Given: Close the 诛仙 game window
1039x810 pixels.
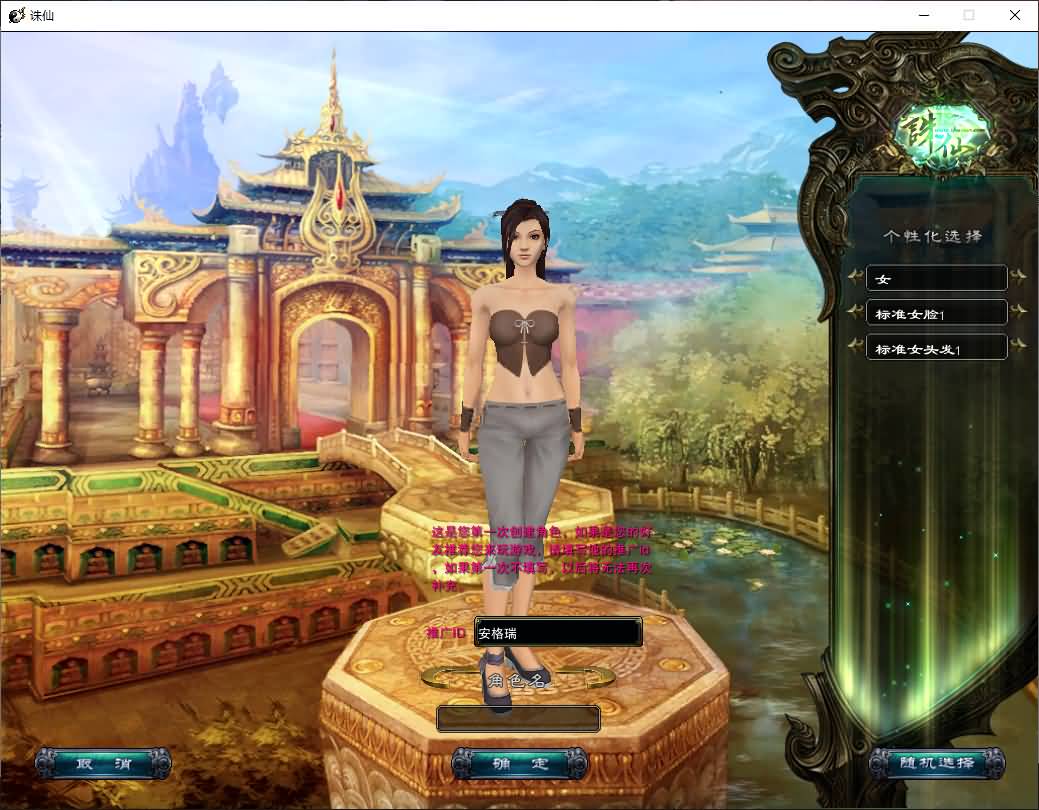Looking at the screenshot, I should click(1014, 15).
